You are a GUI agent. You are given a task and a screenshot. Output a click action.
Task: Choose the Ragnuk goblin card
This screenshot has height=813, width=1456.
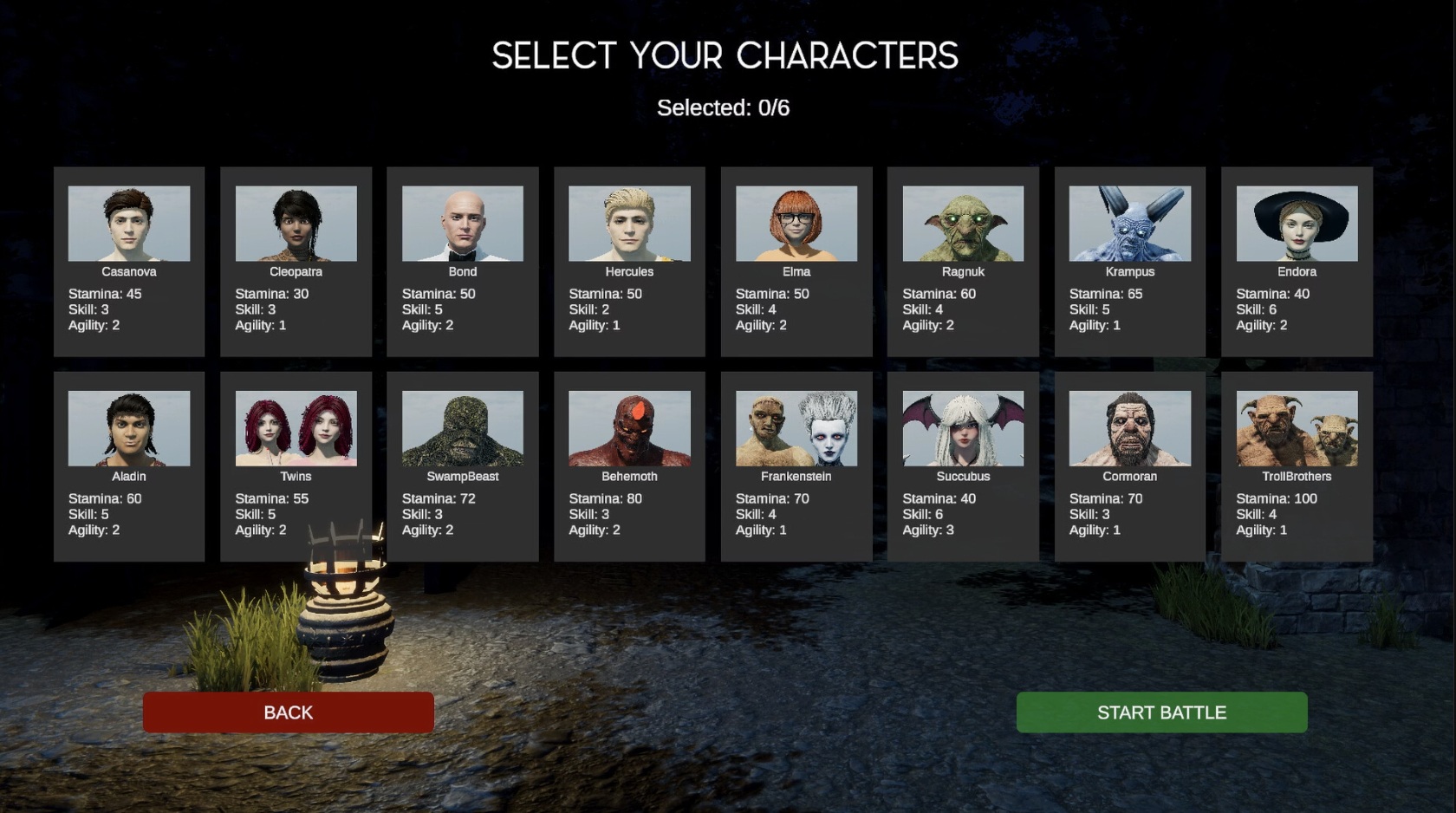pos(963,261)
